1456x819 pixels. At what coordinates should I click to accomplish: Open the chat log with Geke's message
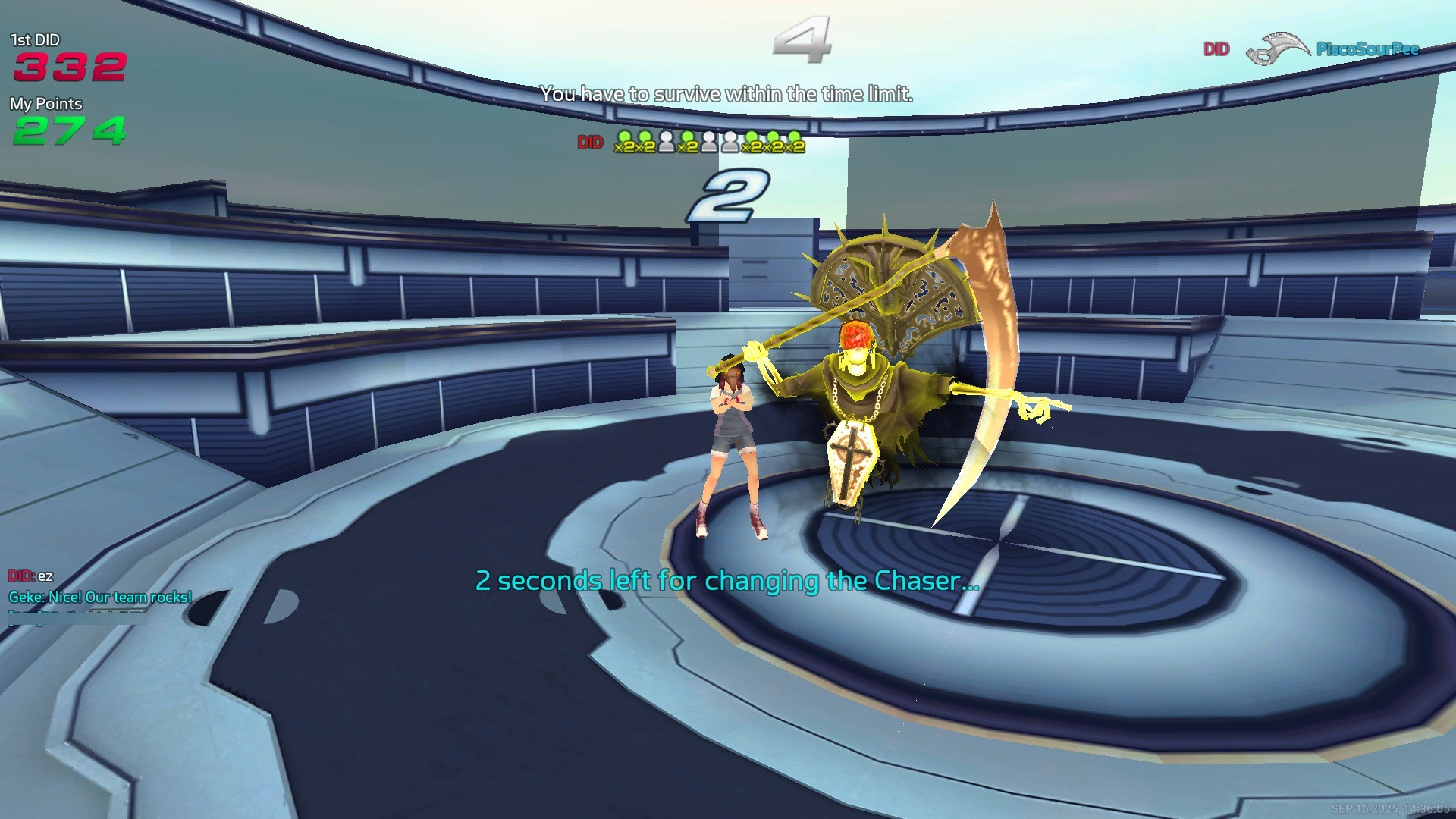coord(100,598)
